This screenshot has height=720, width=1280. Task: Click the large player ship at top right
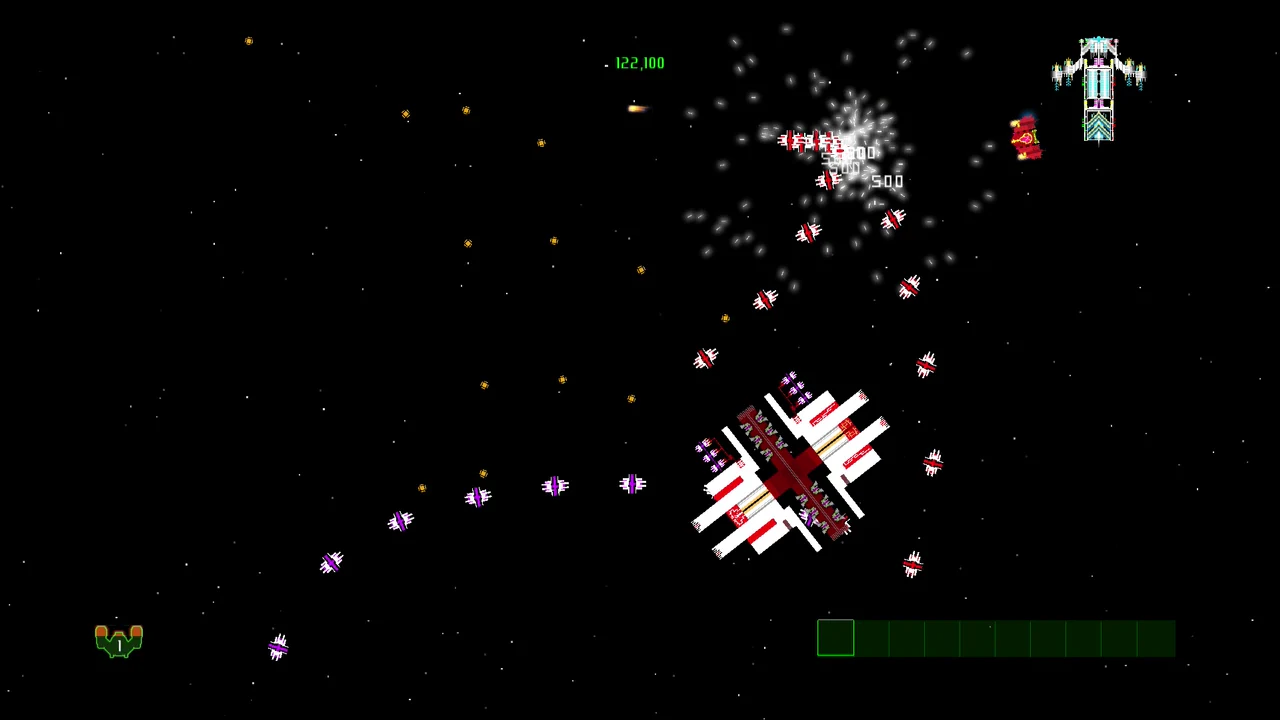(1099, 85)
